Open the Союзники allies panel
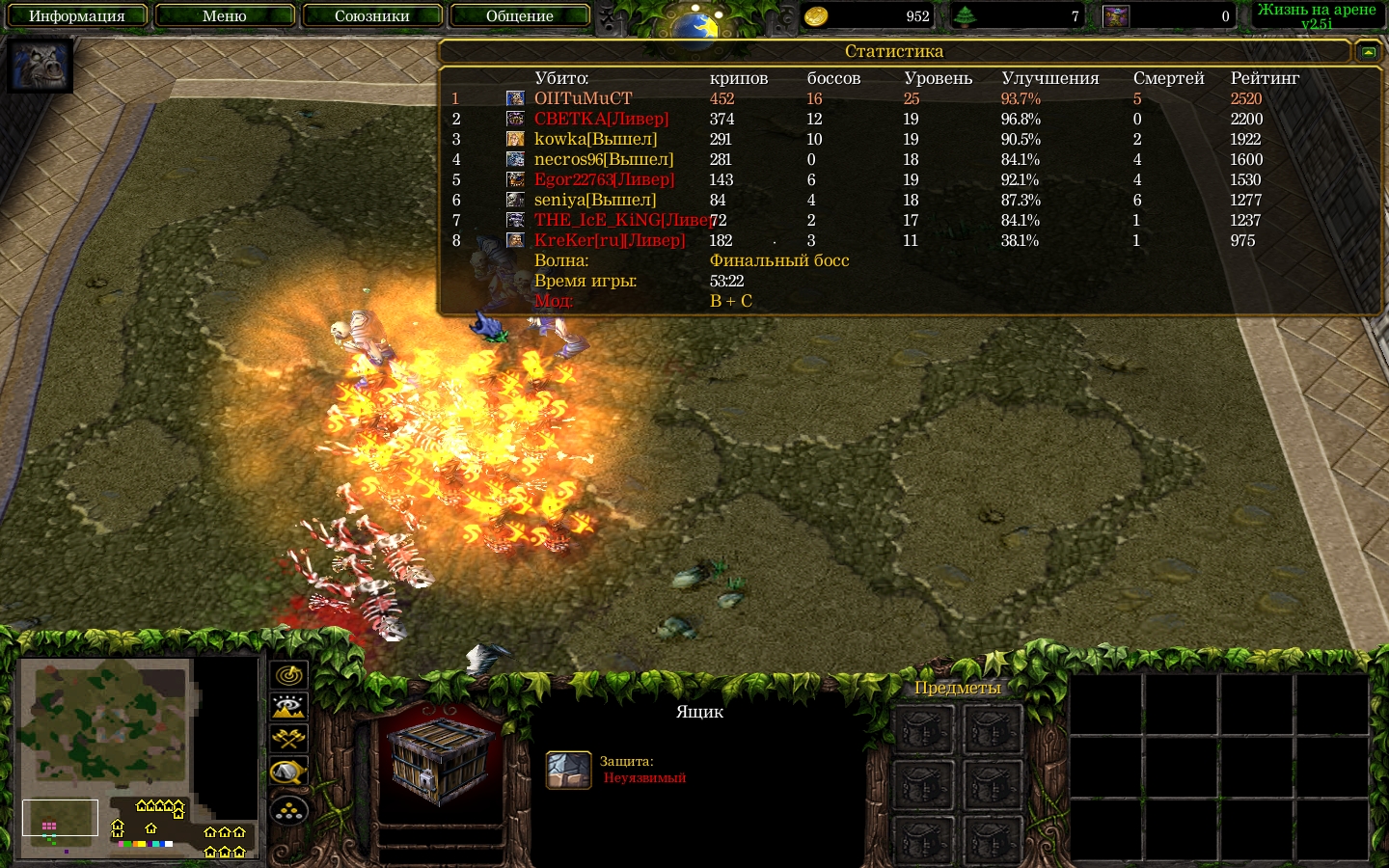This screenshot has width=1389, height=868. pos(372,15)
